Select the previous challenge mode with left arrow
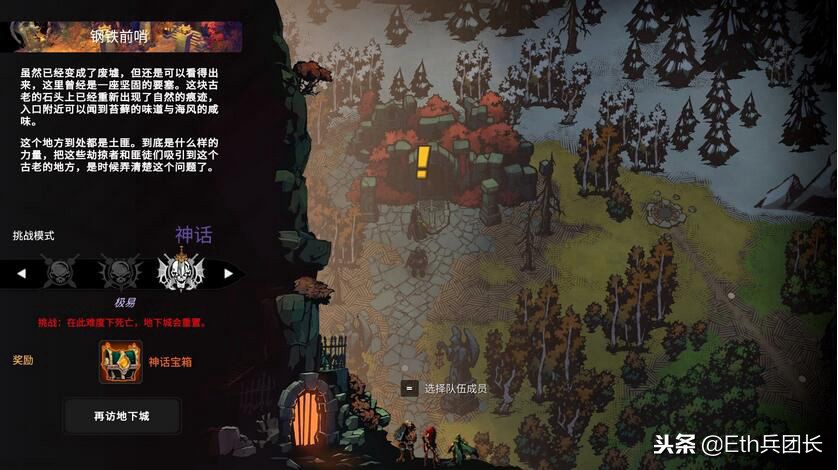This screenshot has width=838, height=470. [22, 273]
